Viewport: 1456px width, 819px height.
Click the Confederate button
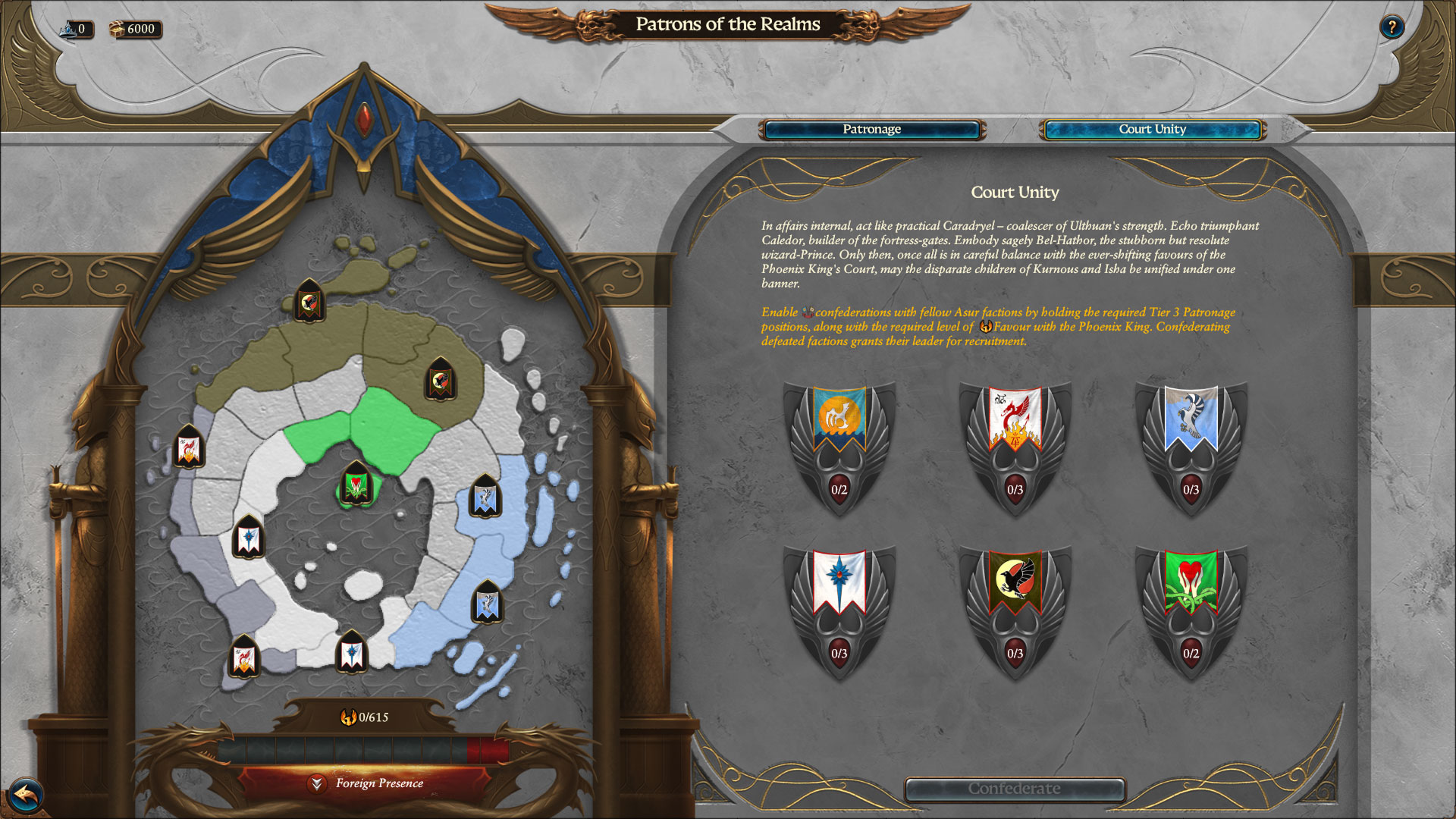click(x=1014, y=789)
